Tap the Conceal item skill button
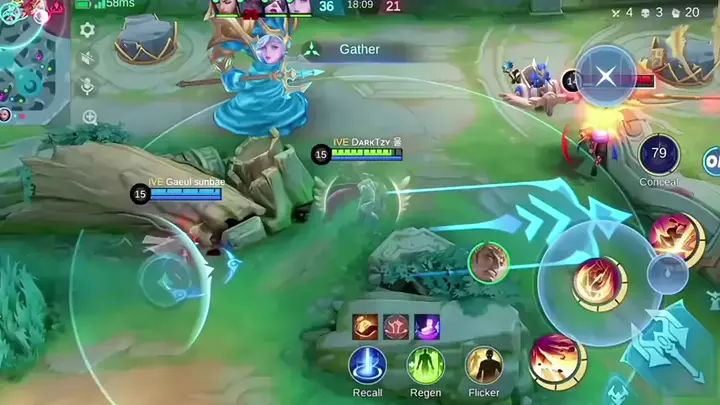The height and width of the screenshot is (405, 720). [659, 154]
